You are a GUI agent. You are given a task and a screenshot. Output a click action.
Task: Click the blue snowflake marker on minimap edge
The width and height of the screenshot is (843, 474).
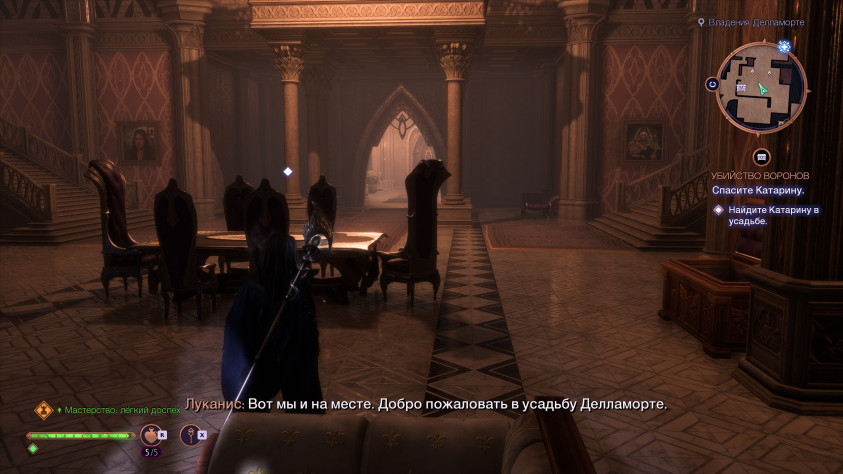[x=784, y=47]
